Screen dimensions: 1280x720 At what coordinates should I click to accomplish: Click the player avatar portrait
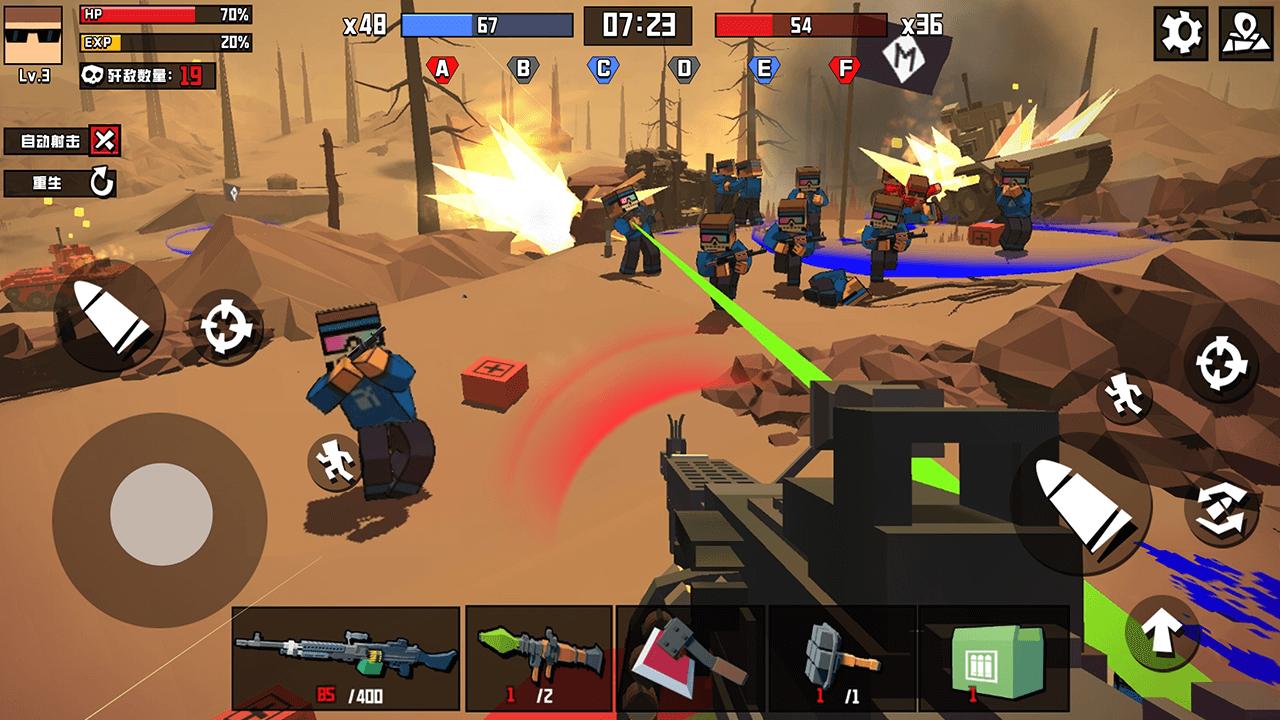pos(33,35)
